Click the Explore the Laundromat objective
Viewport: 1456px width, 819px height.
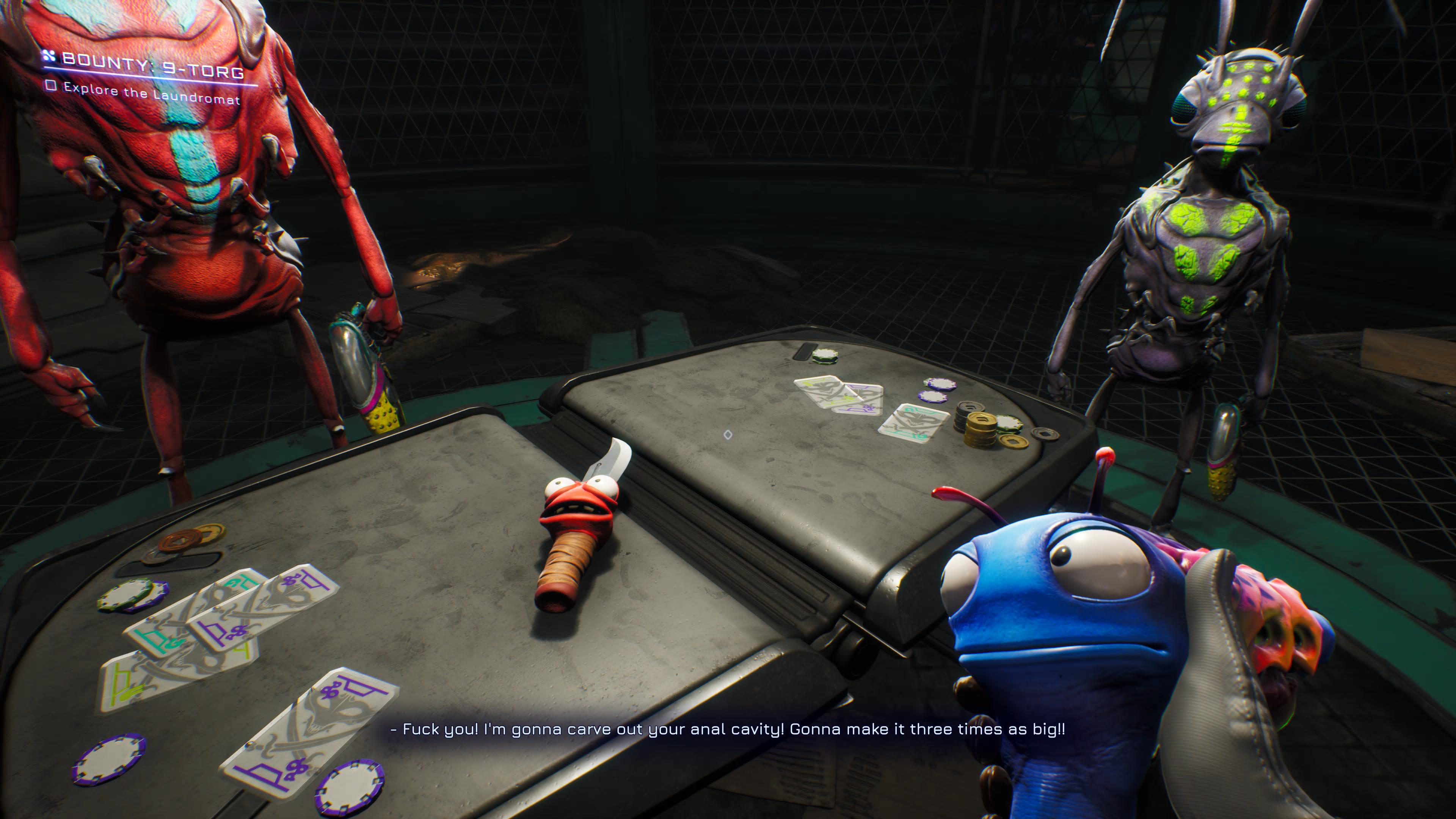tap(151, 94)
